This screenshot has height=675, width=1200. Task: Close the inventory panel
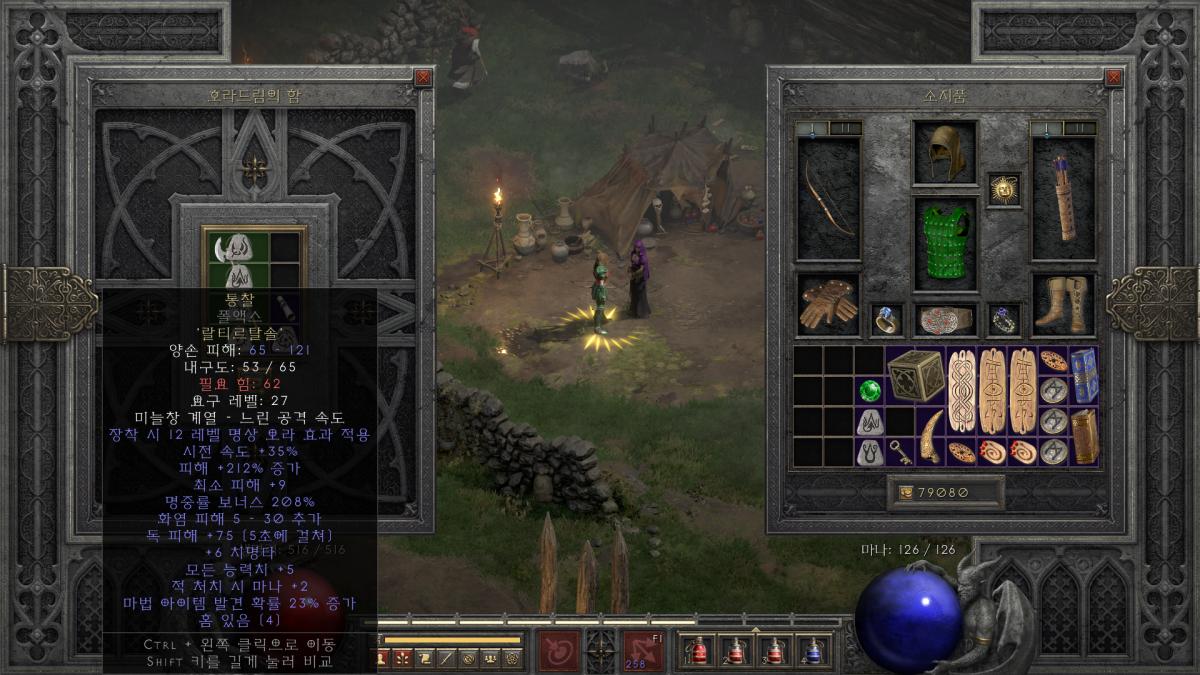1113,77
